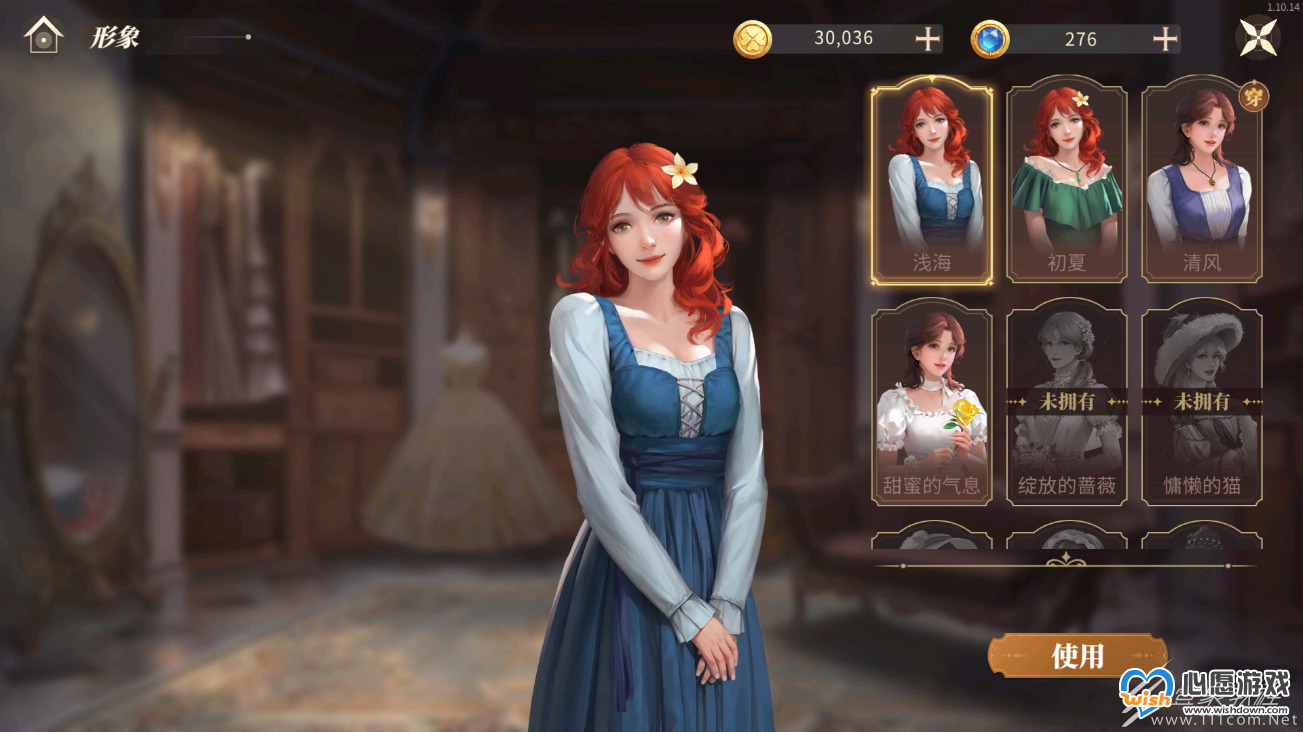The height and width of the screenshot is (732, 1303).
Task: Add more blue gems with plus button
Action: tap(1165, 39)
